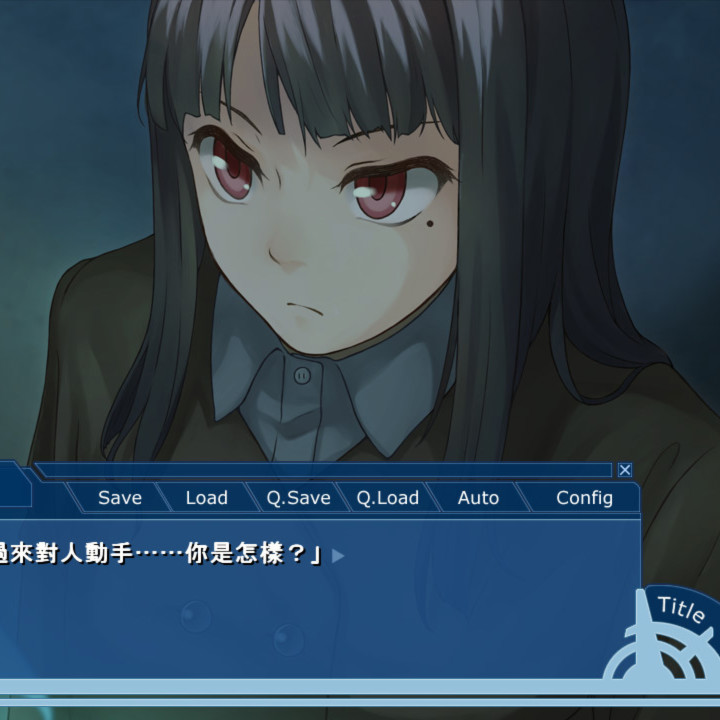Image resolution: width=720 pixels, height=720 pixels.
Task: Quick load using Q.Load
Action: click(x=388, y=498)
